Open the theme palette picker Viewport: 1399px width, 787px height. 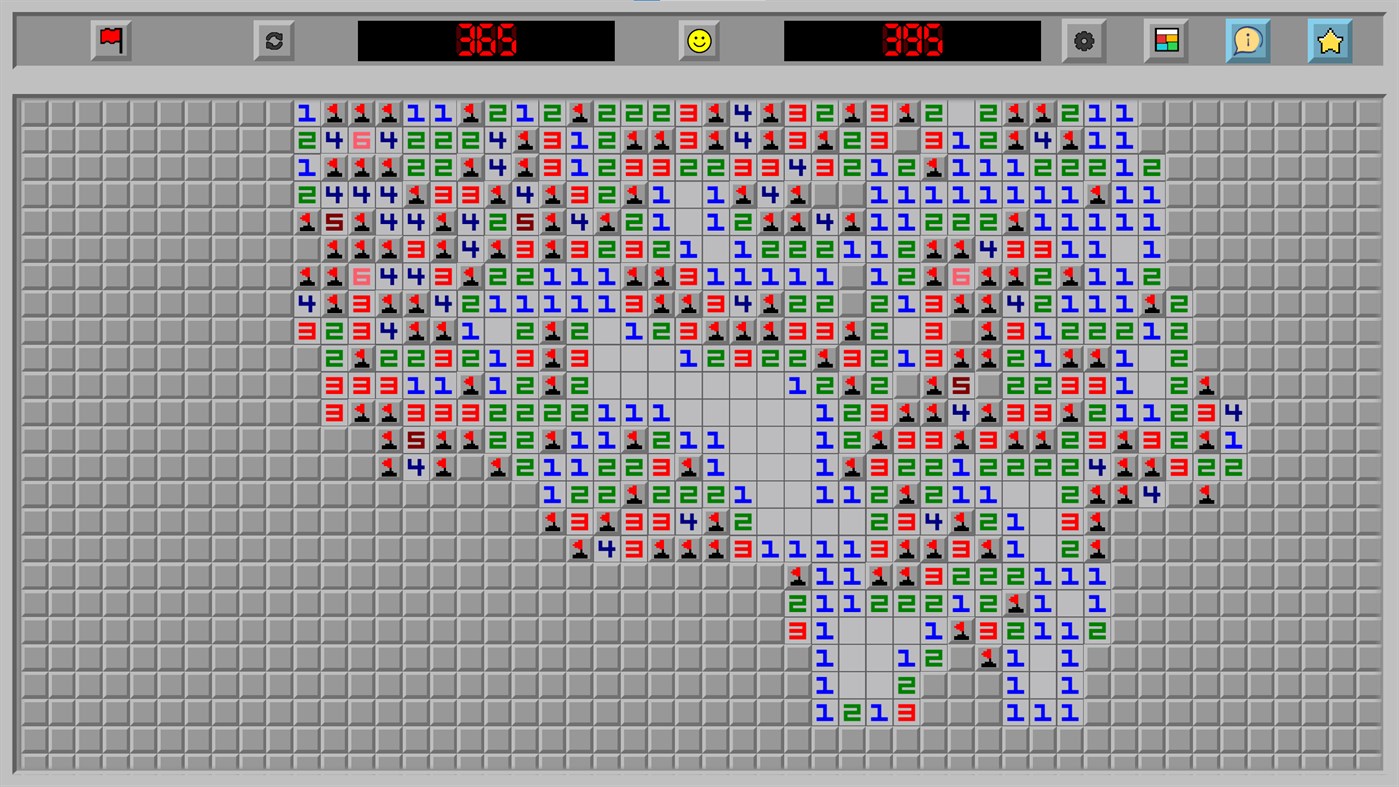coord(1166,41)
